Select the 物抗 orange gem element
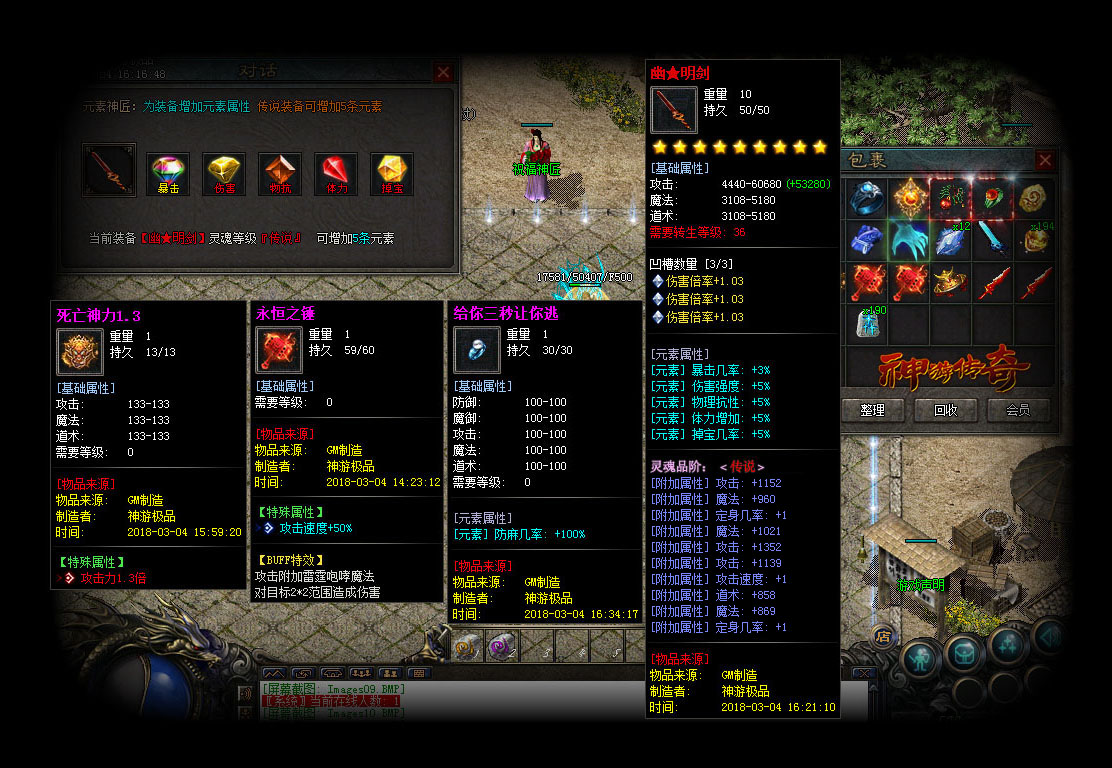1112x768 pixels. [280, 172]
